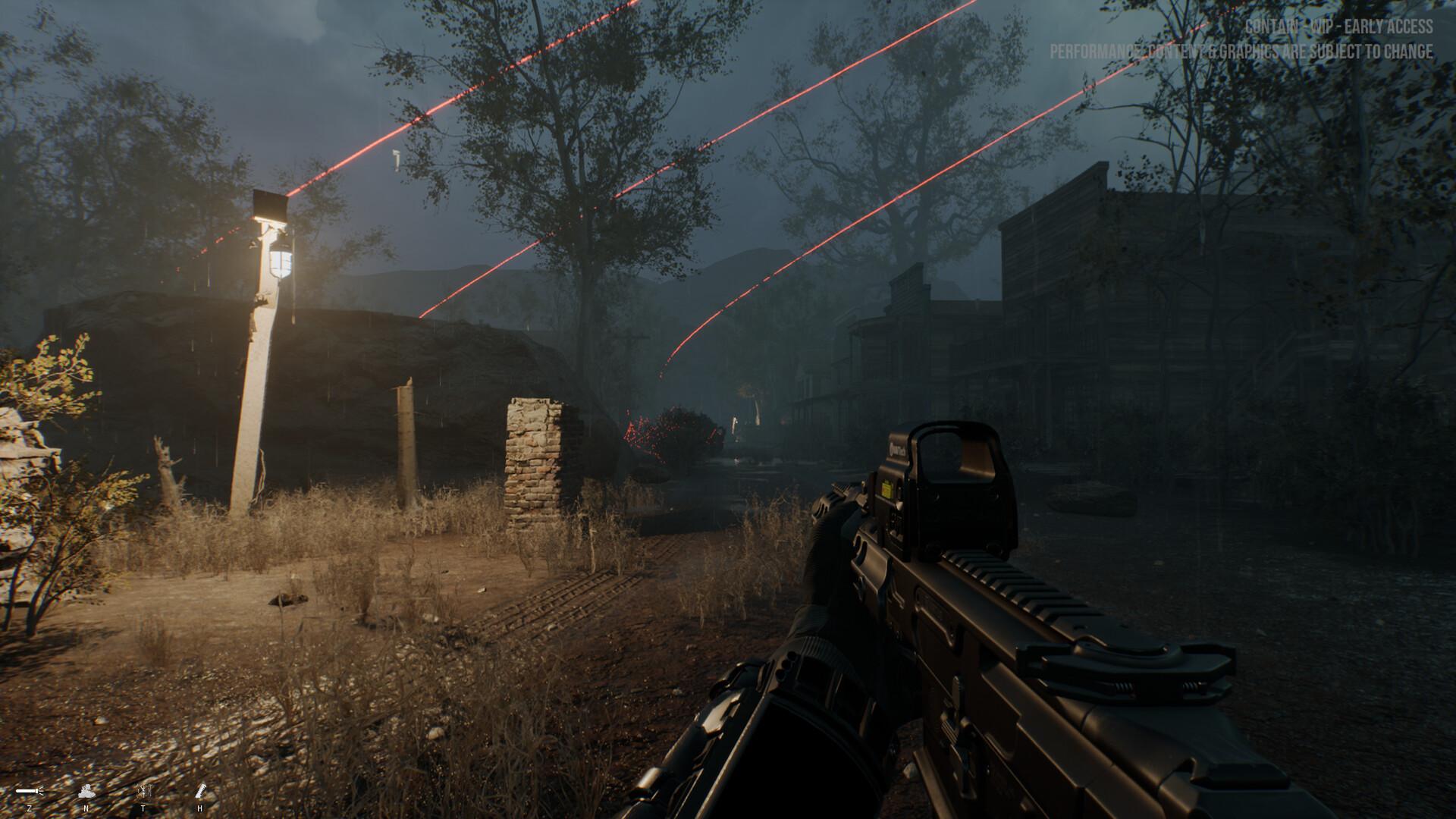The width and height of the screenshot is (1456, 819).
Task: Click the H keybind label for glowsticks
Action: (x=199, y=808)
